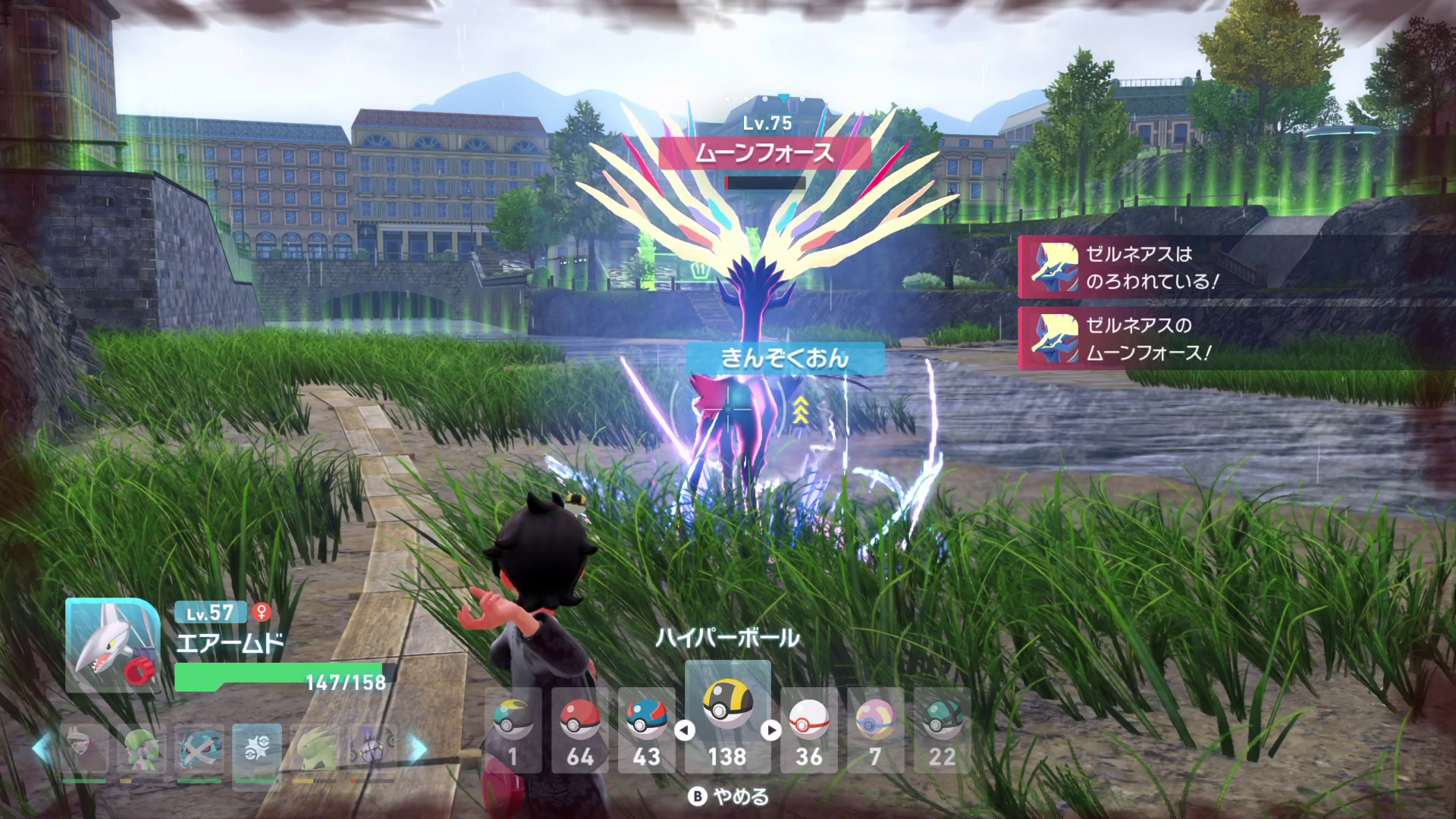
Task: Choose the Net Ball slot with 22
Action: click(942, 730)
